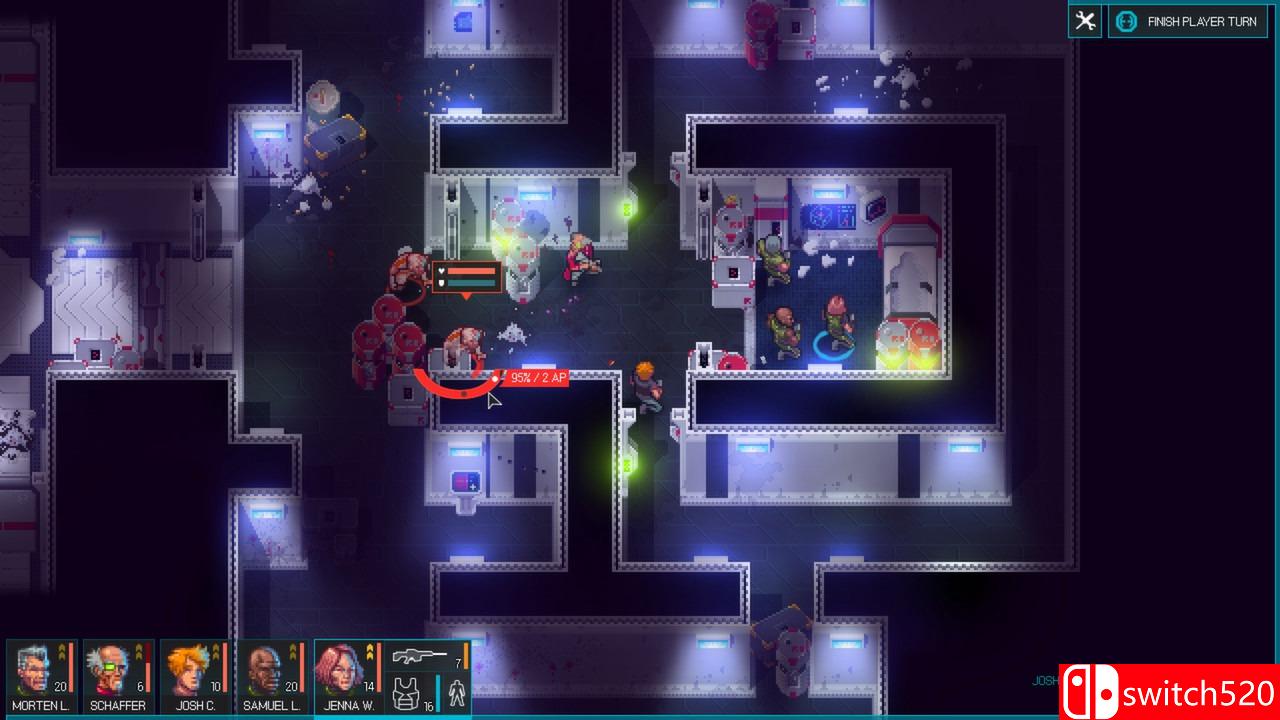The height and width of the screenshot is (720, 1280).
Task: Click the heart icon on the enemy tooltip
Action: [442, 271]
